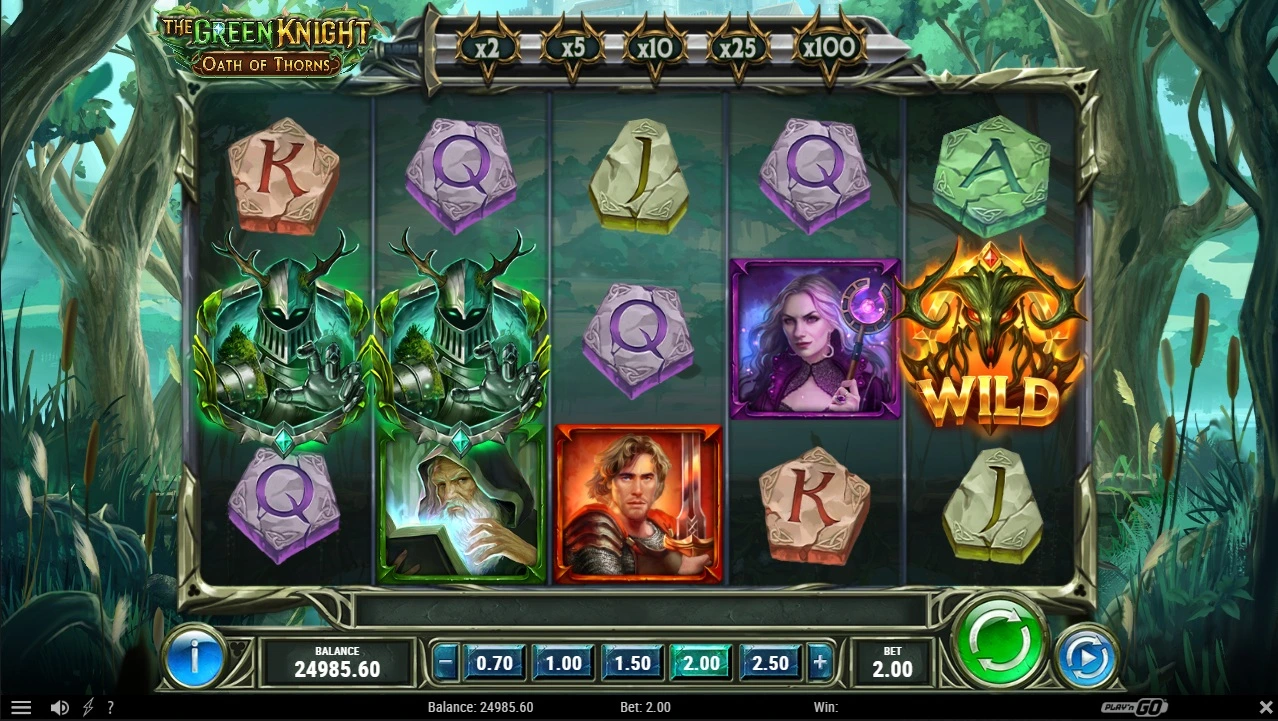Spin the reels with the green button

(x=998, y=641)
